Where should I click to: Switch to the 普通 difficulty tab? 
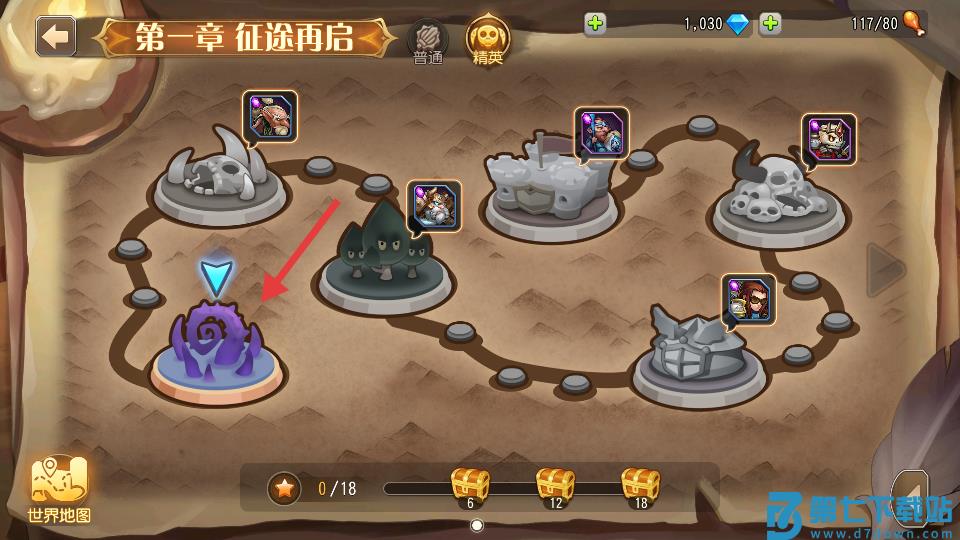pyautogui.click(x=428, y=42)
